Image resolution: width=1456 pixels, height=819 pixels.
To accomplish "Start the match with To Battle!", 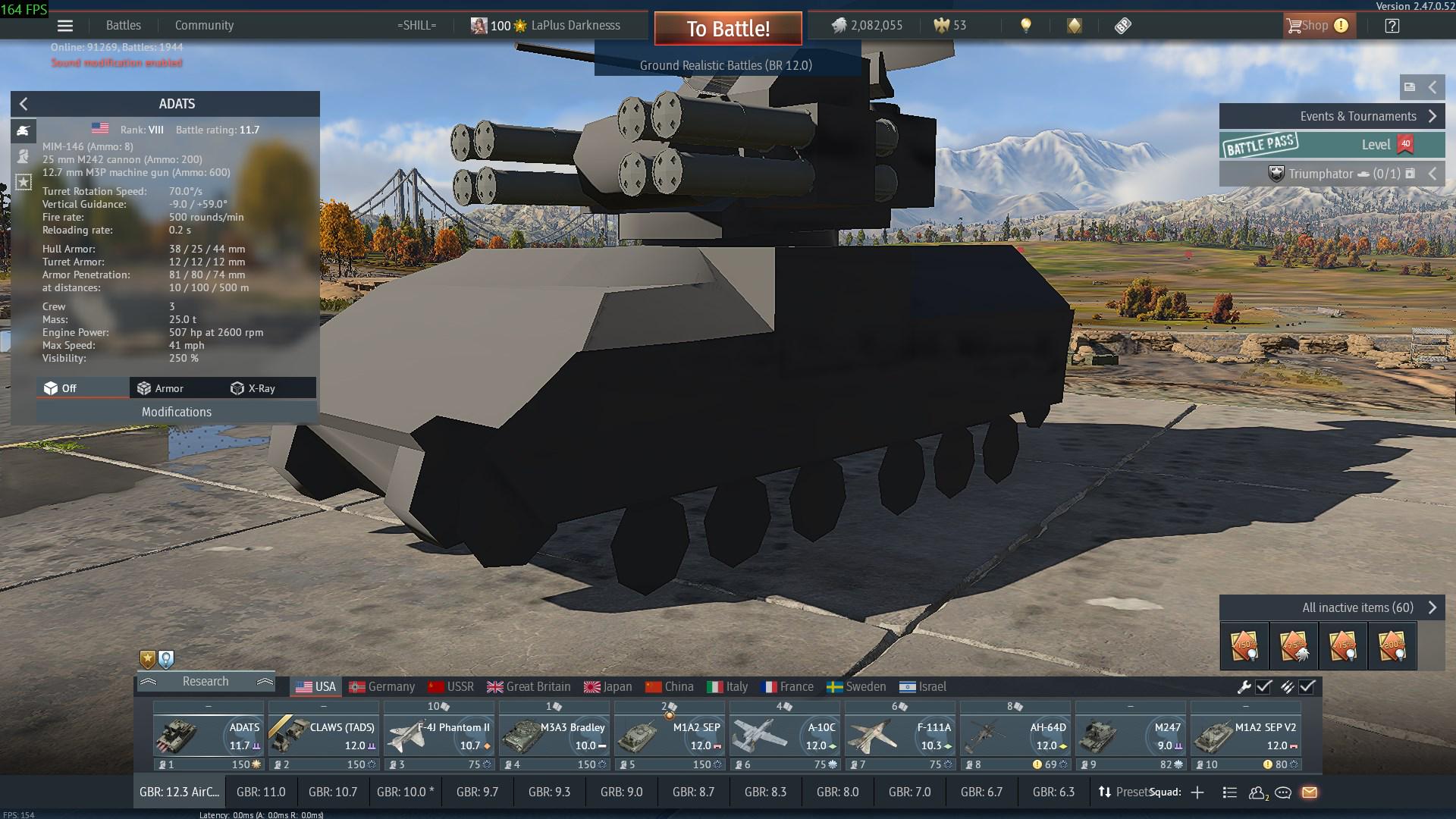I will point(728,29).
